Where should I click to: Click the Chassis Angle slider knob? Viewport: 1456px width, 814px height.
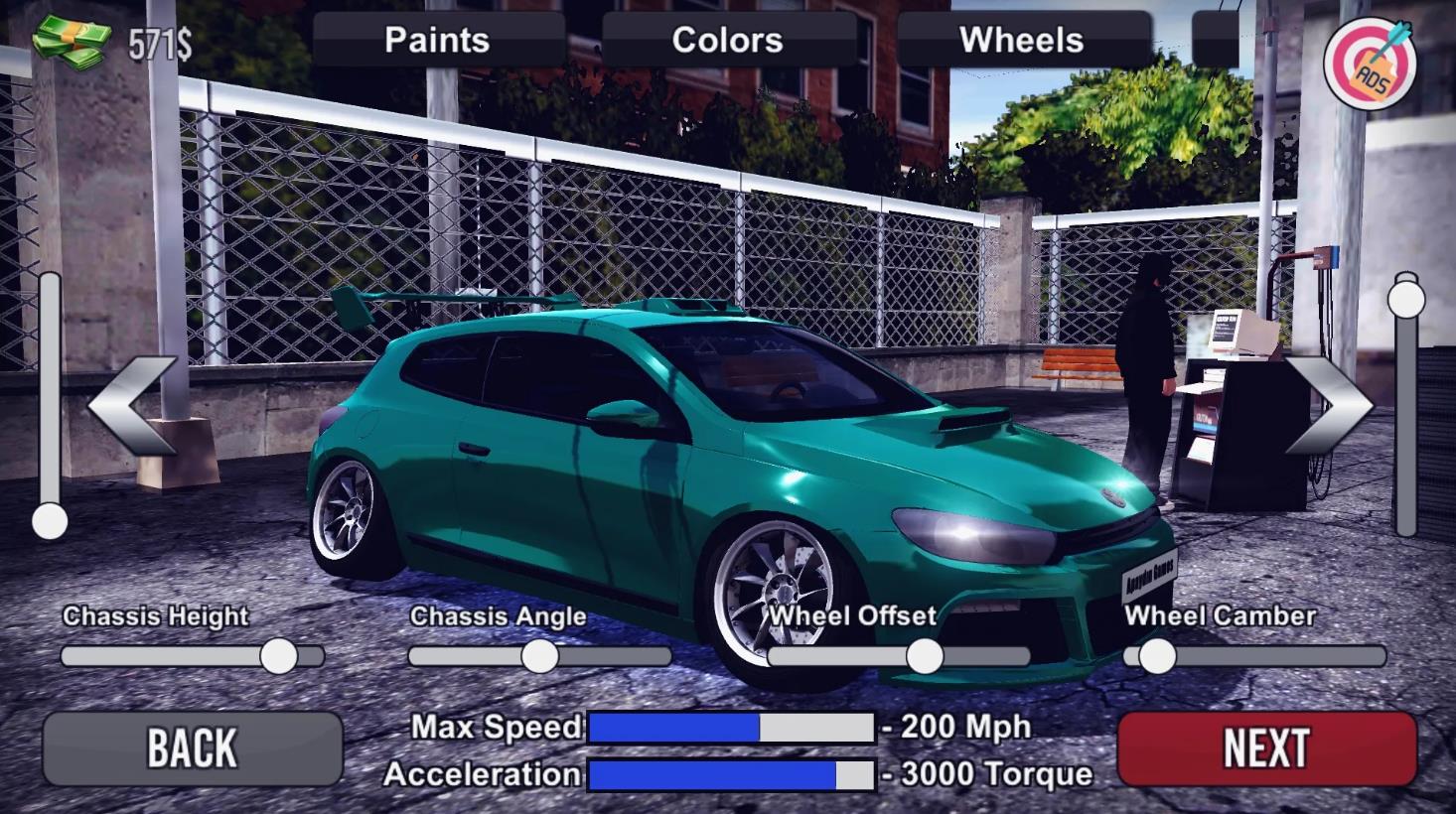(x=540, y=656)
